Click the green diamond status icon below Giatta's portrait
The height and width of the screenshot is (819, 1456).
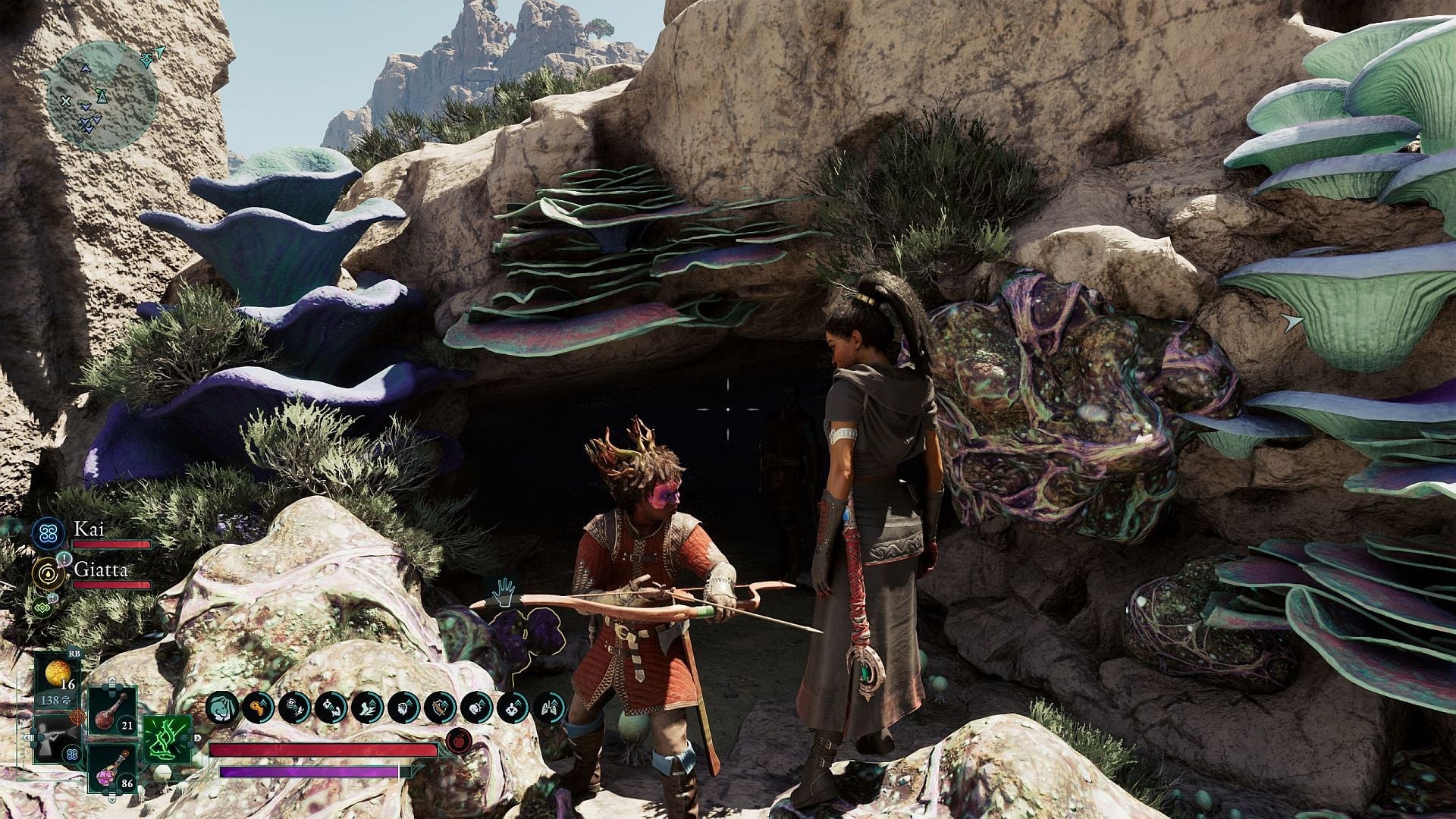click(x=42, y=606)
